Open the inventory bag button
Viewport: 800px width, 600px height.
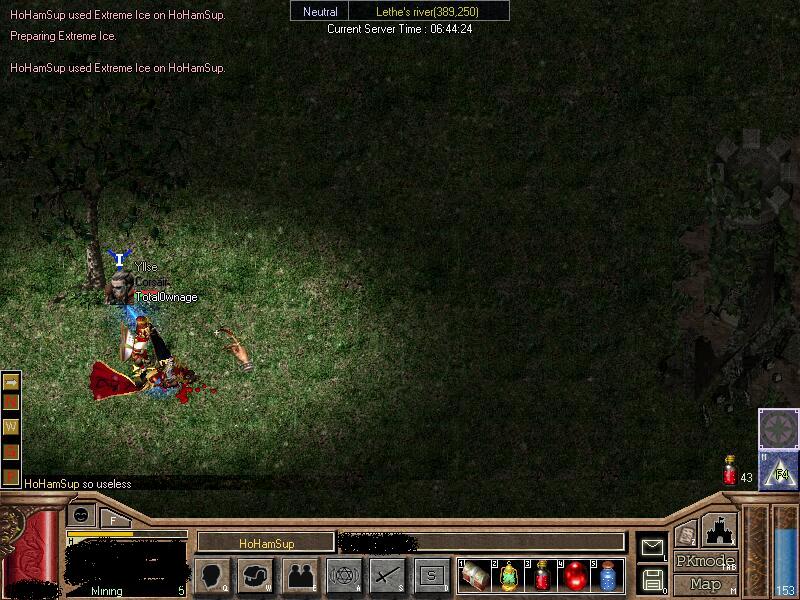click(256, 575)
